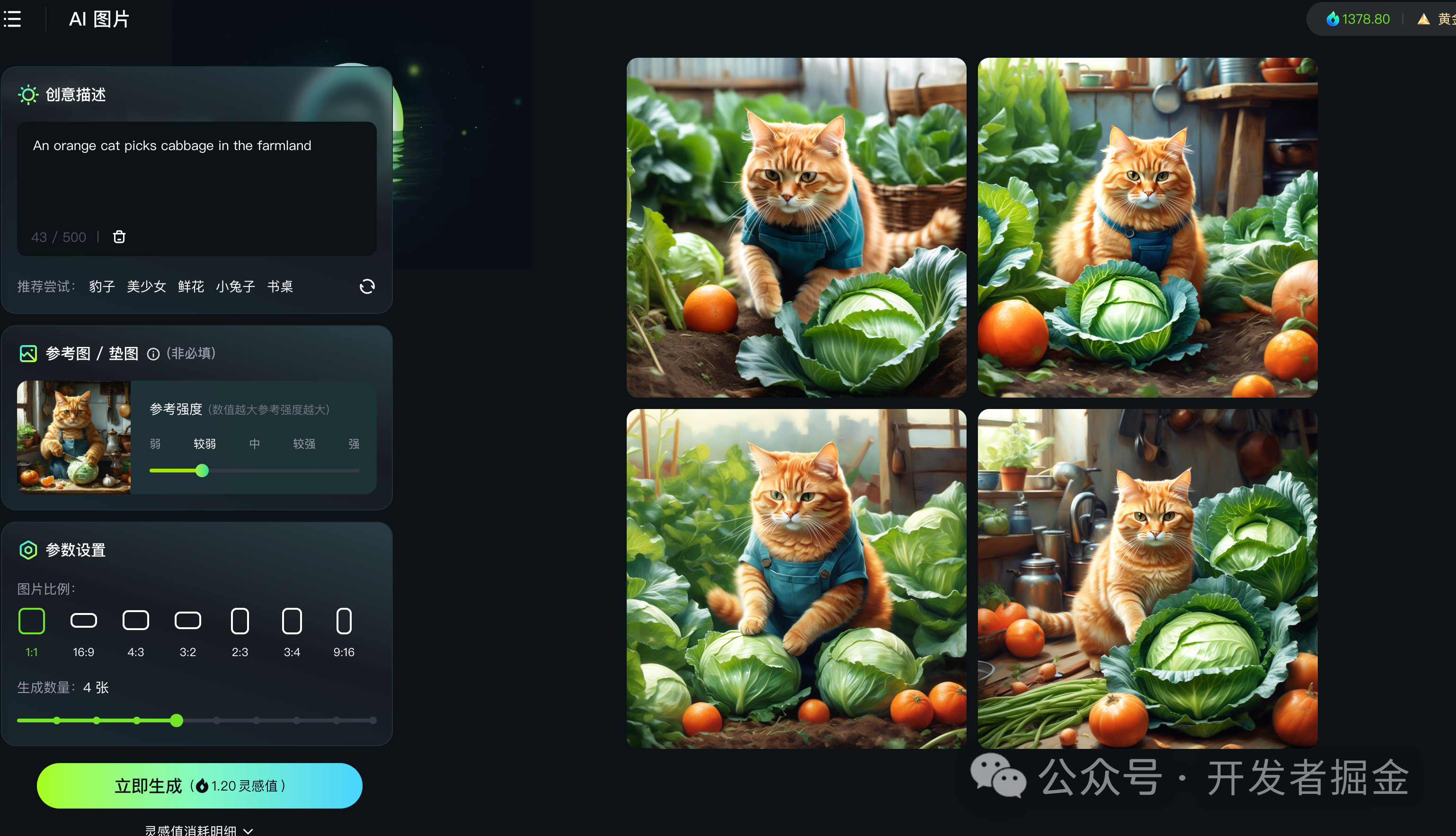Show the reference image info tooltip icon
The height and width of the screenshot is (836, 1456).
[x=153, y=354]
